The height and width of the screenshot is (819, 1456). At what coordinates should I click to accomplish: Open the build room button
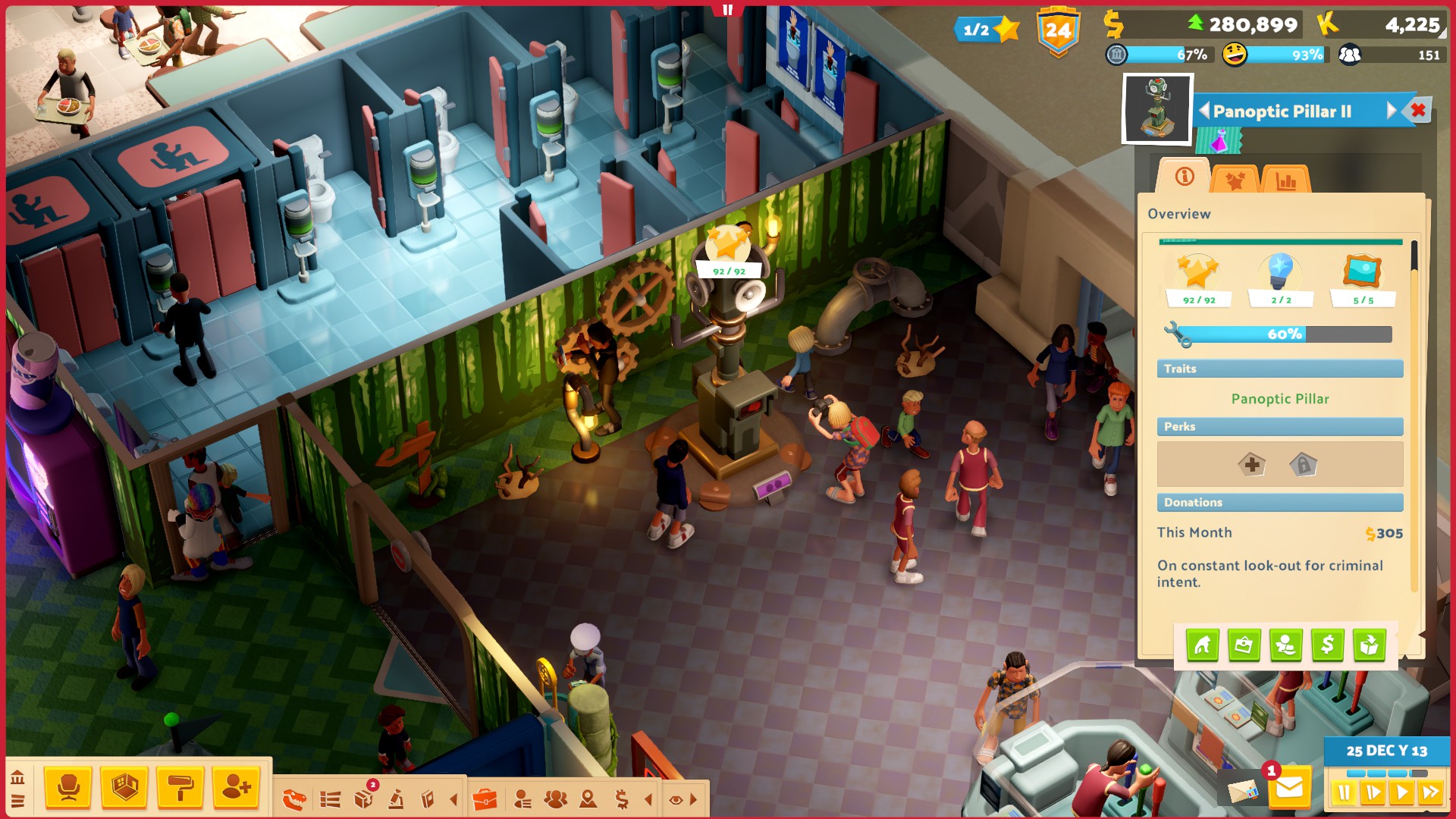(x=124, y=788)
